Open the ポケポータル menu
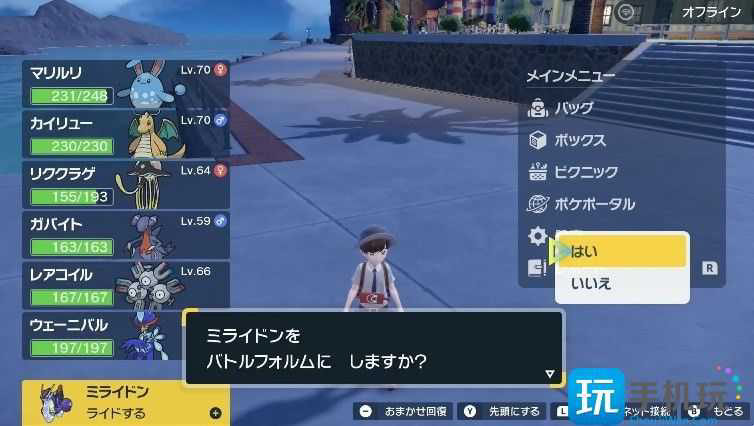 coord(594,204)
